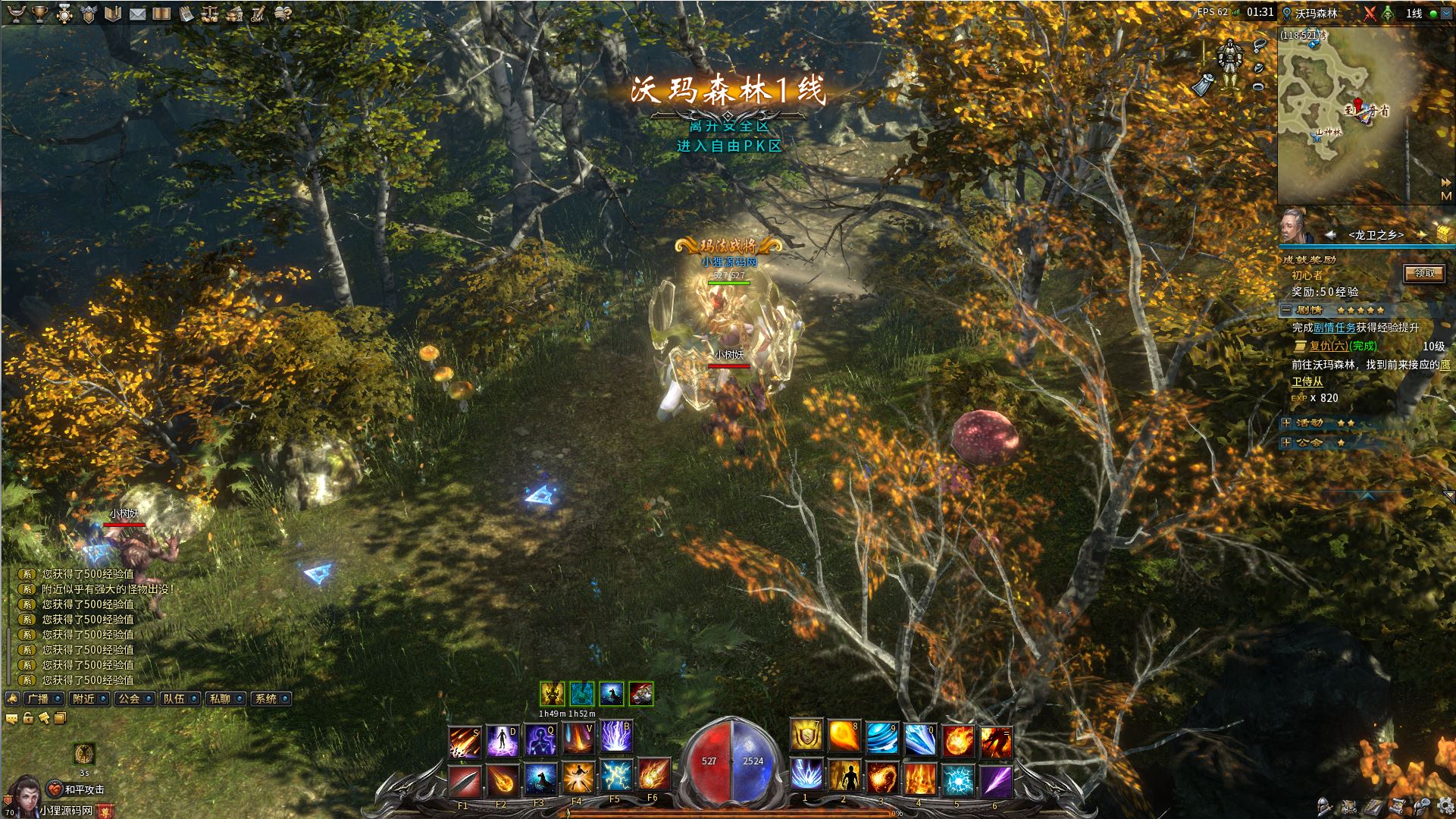Activate the lightning storm skill on F5
This screenshot has width=1456, height=819.
tap(615, 777)
